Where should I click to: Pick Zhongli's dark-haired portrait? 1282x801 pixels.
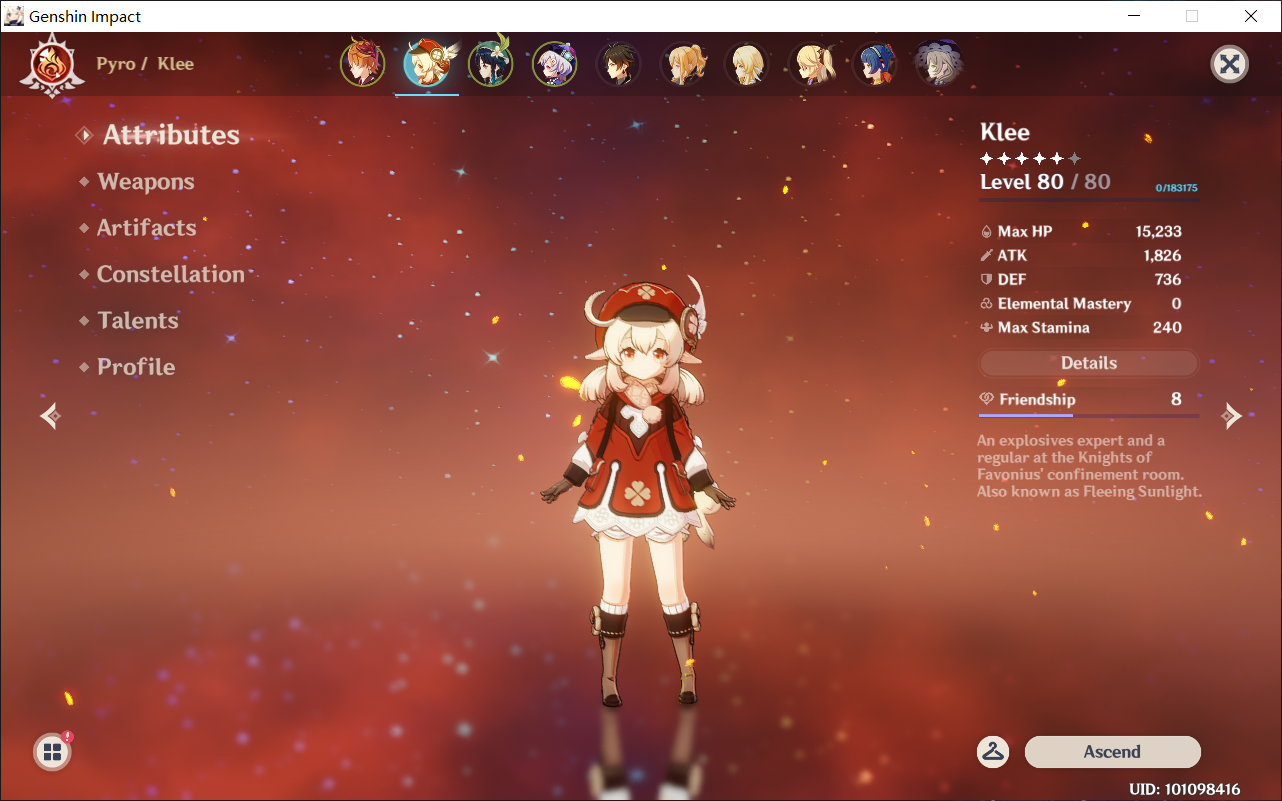[x=618, y=64]
